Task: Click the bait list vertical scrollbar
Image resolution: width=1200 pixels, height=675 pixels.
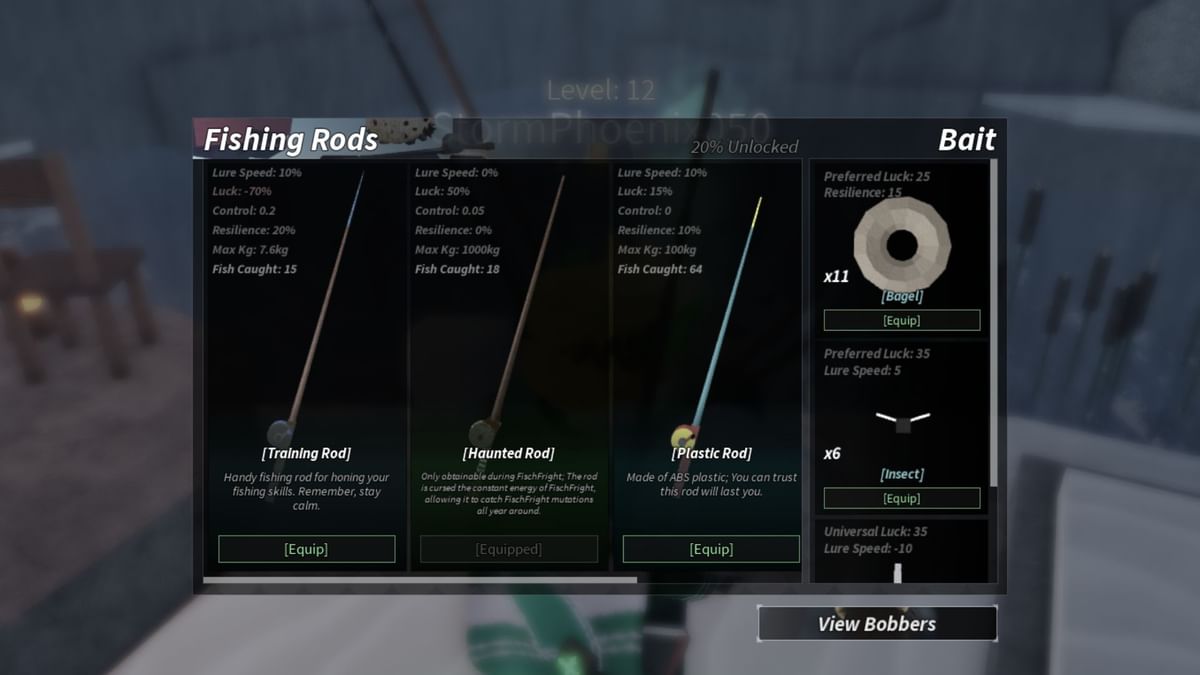Action: pyautogui.click(x=993, y=320)
